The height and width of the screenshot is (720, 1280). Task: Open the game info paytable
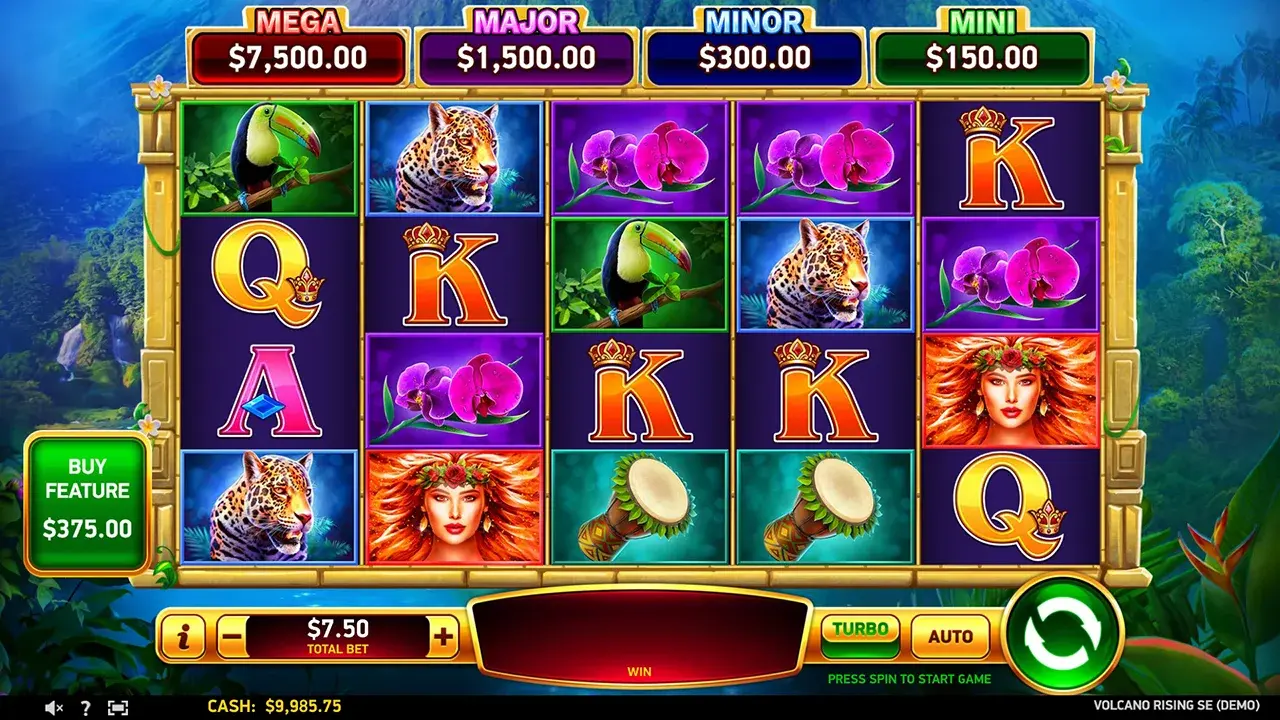click(183, 636)
